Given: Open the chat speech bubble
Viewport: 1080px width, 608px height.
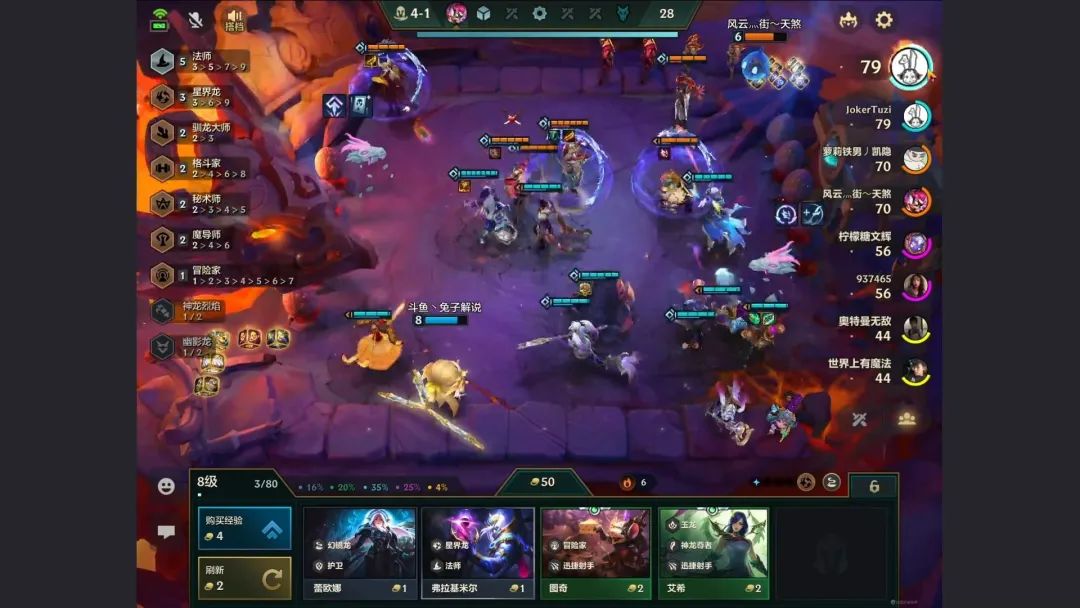Looking at the screenshot, I should [166, 533].
